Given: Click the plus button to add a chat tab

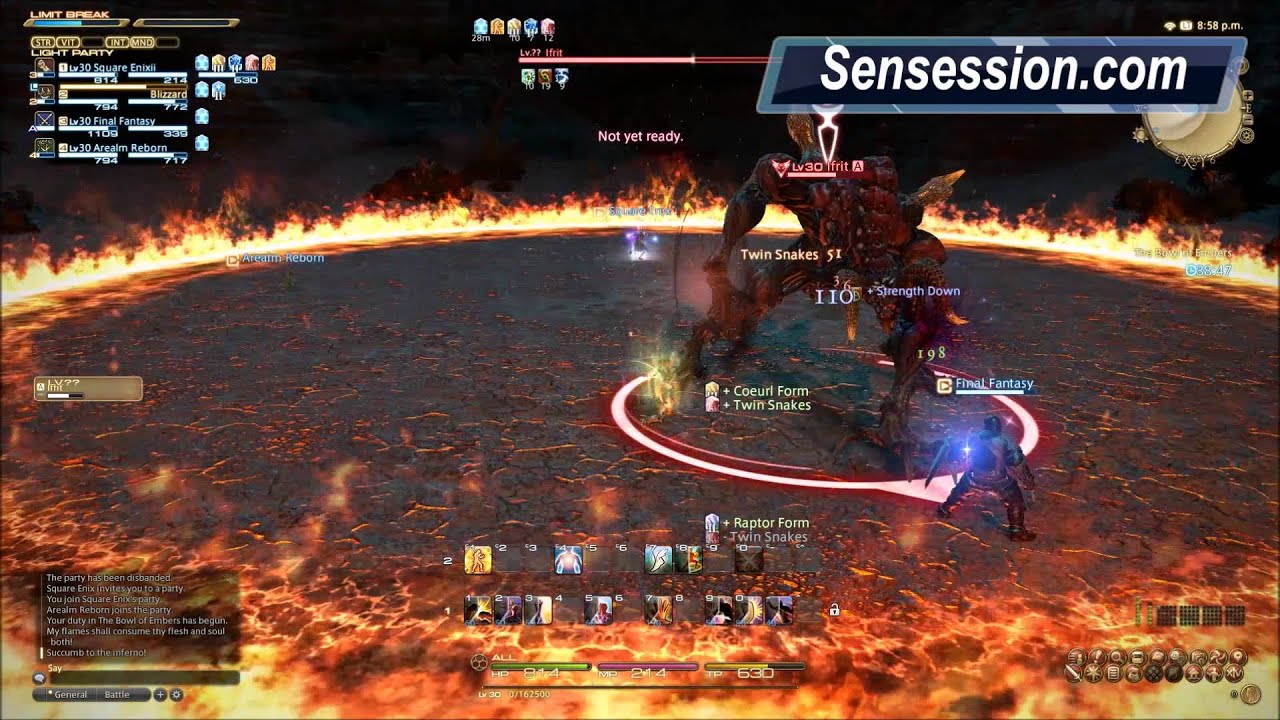Looking at the screenshot, I should [x=160, y=693].
